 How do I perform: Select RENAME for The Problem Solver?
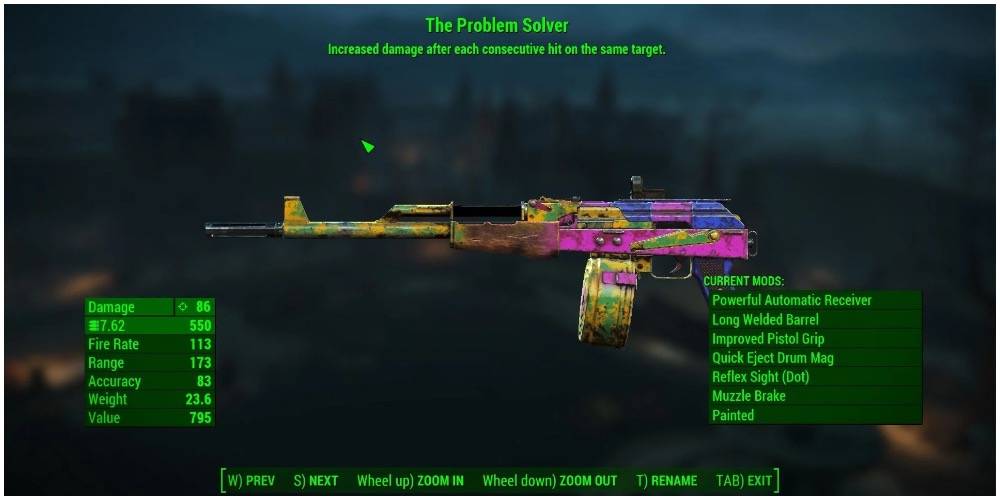coord(666,481)
